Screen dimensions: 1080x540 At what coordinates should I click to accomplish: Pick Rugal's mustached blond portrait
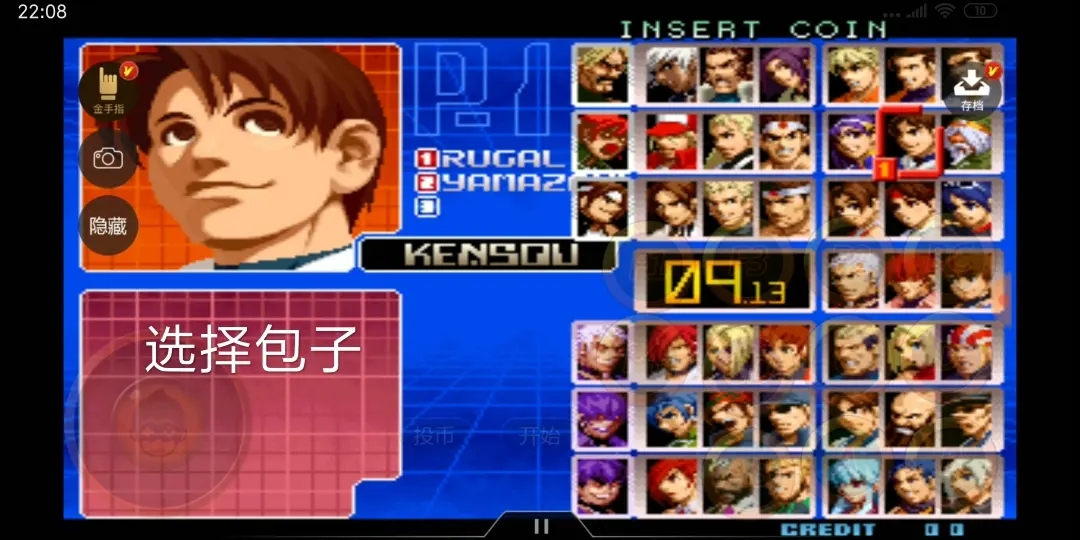[602, 75]
